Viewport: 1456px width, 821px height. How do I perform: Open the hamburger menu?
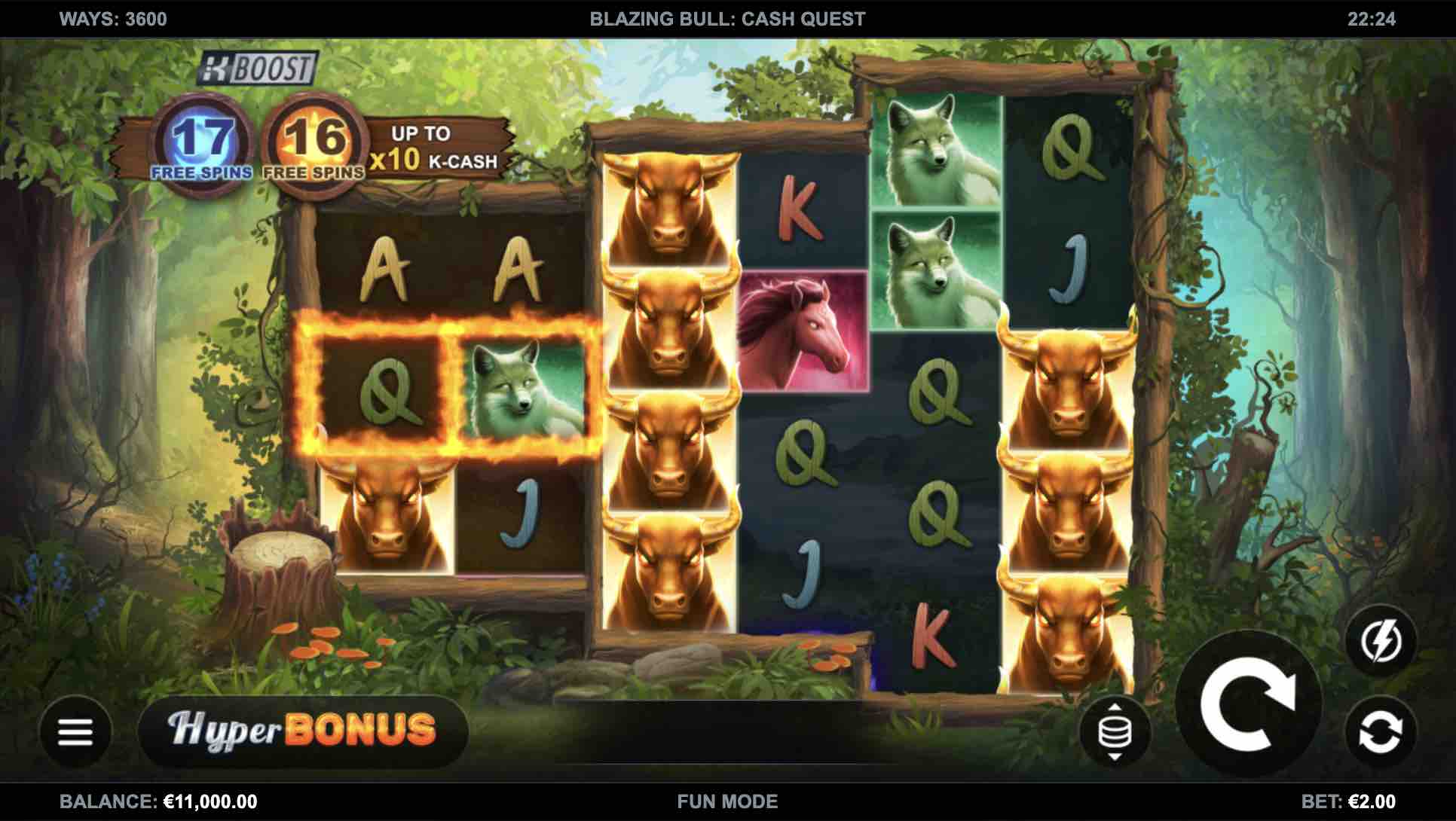coord(75,731)
